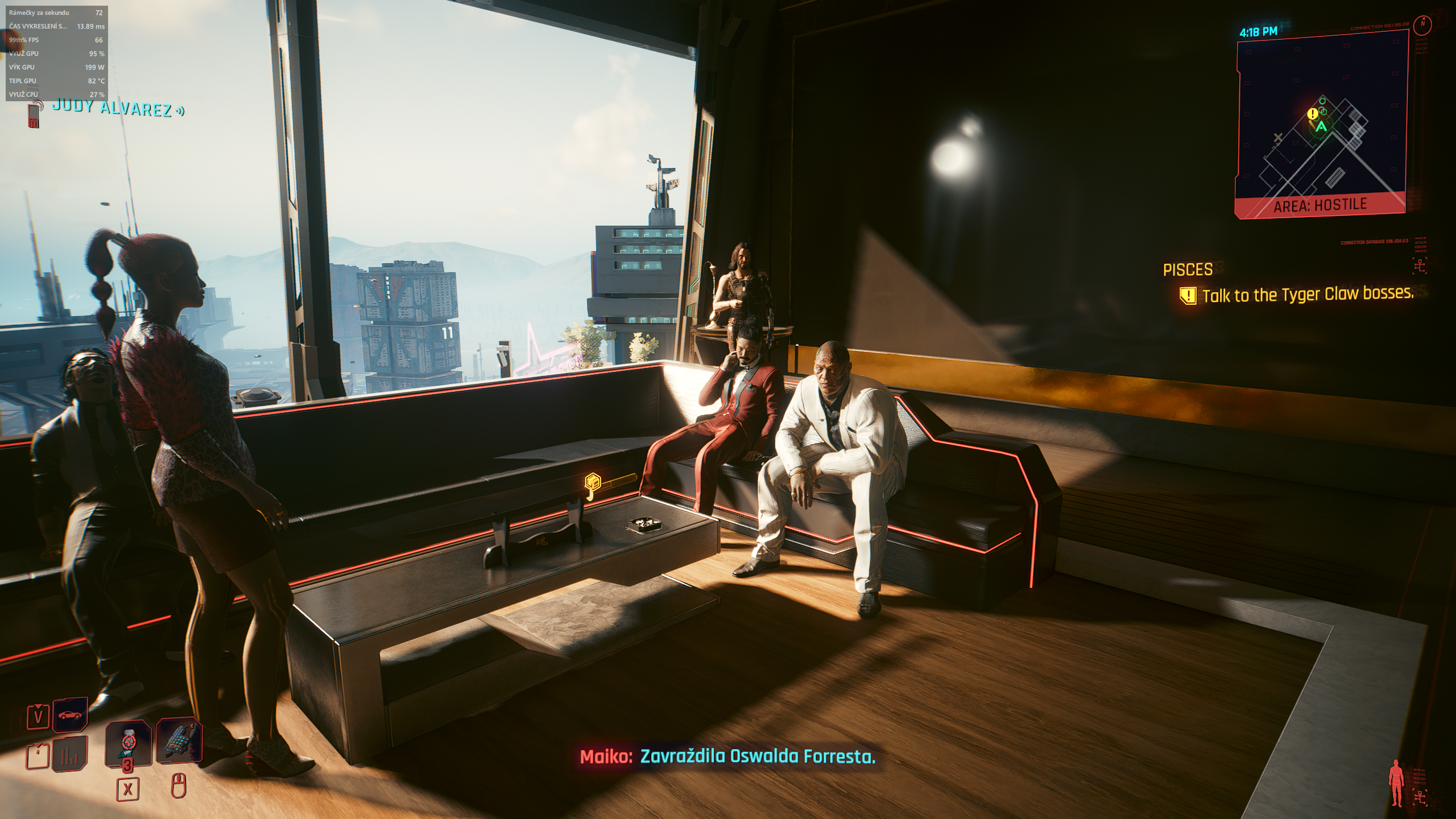Image resolution: width=1456 pixels, height=819 pixels.
Task: Click the yellow loot marker above the table
Action: (x=594, y=482)
